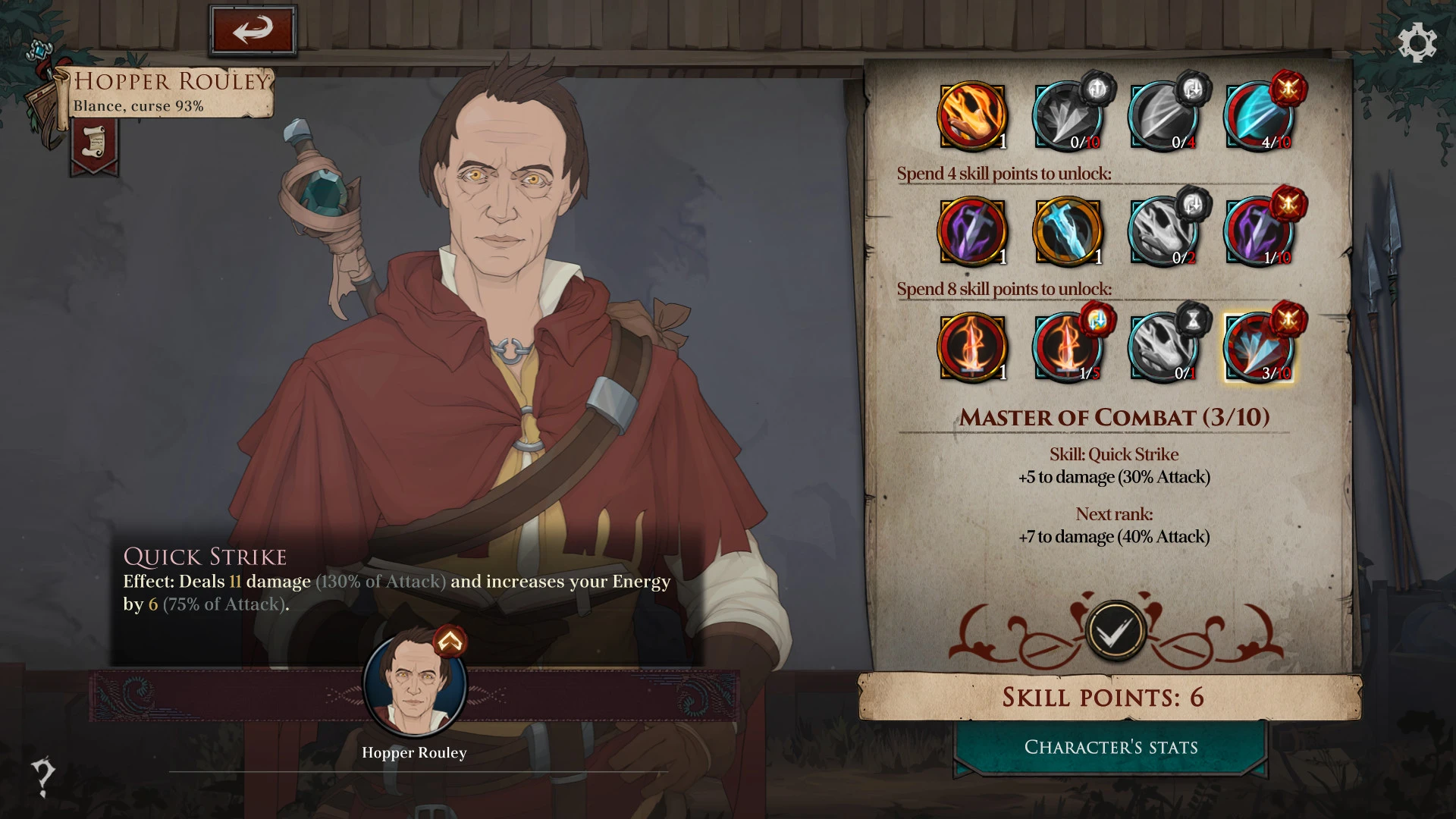Choose the flaming sword skill with 1/5
This screenshot has width=1456, height=819.
click(x=1068, y=347)
